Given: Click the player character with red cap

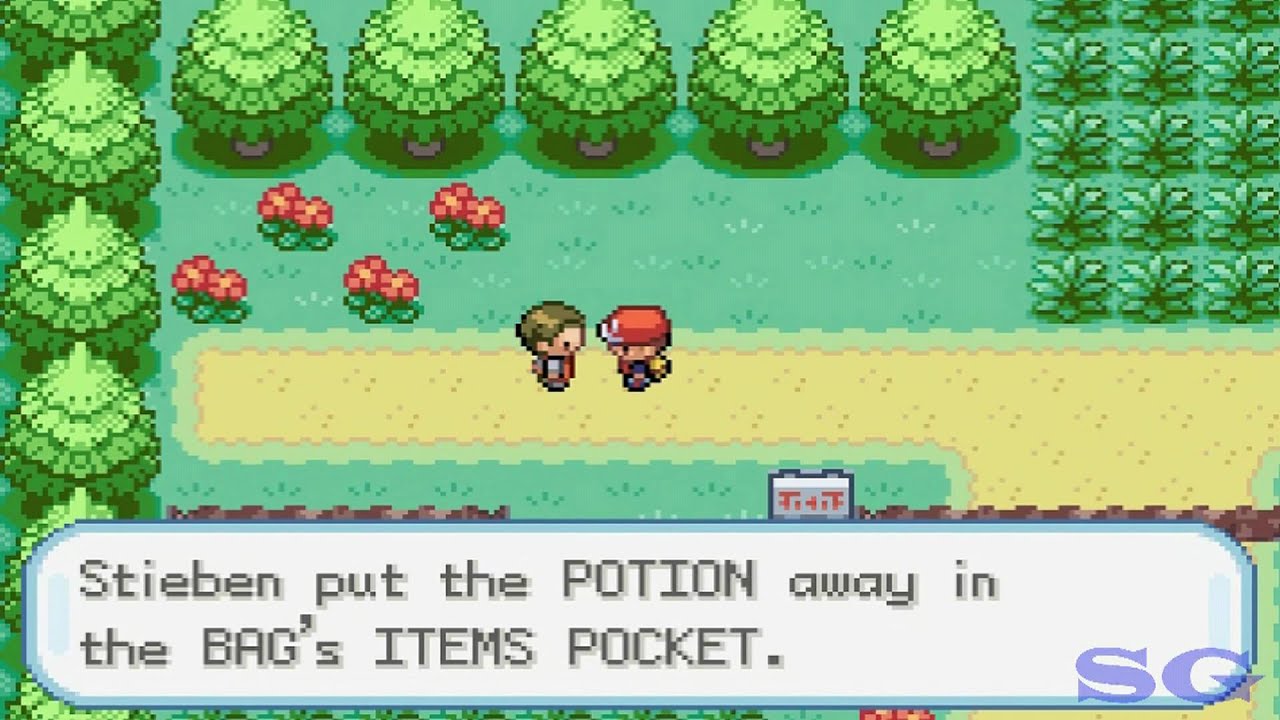Looking at the screenshot, I should (x=630, y=350).
